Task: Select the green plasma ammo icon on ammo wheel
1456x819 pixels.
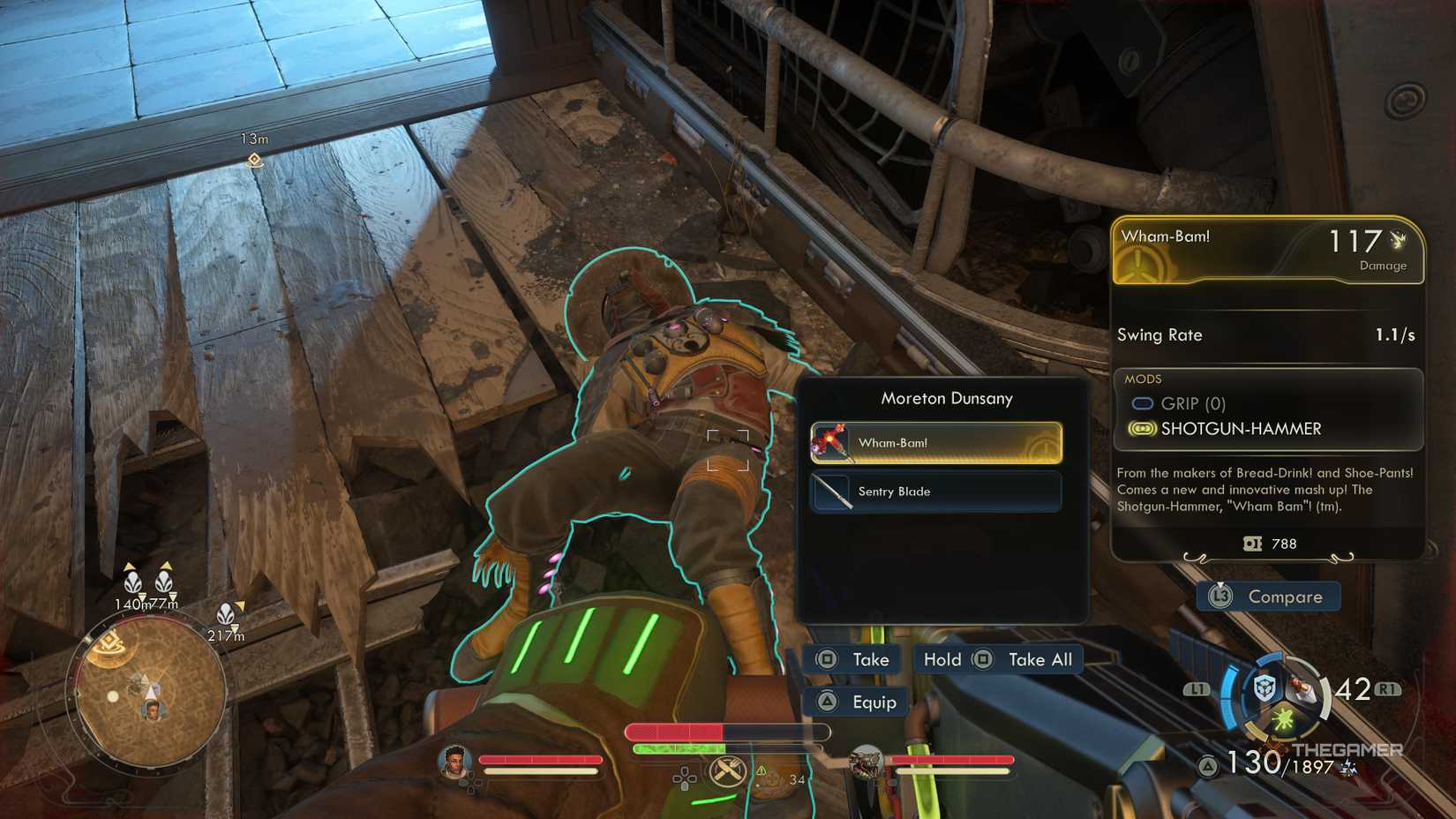Action: (1283, 719)
